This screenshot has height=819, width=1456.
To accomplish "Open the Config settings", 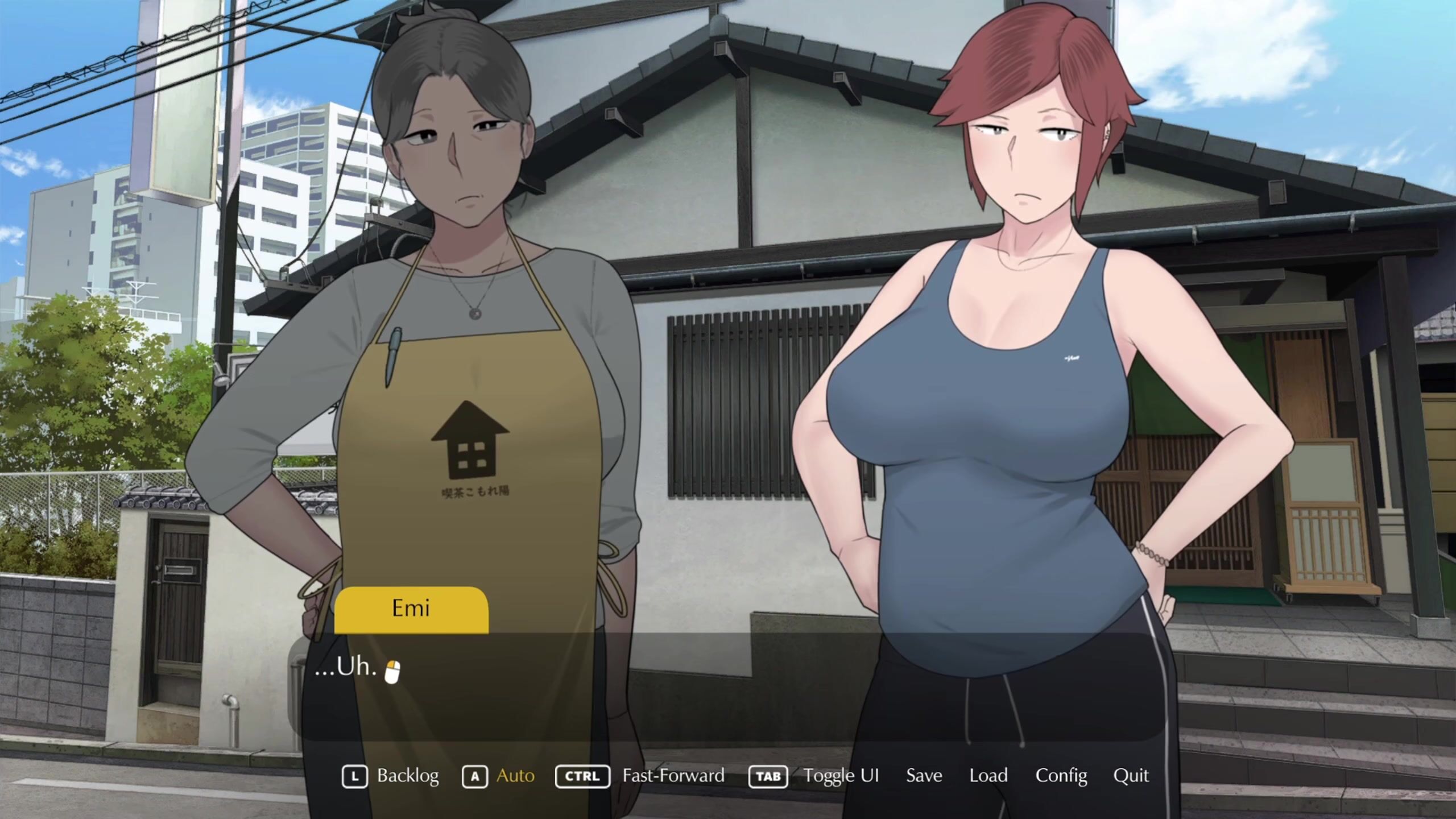I will 1061,776.
